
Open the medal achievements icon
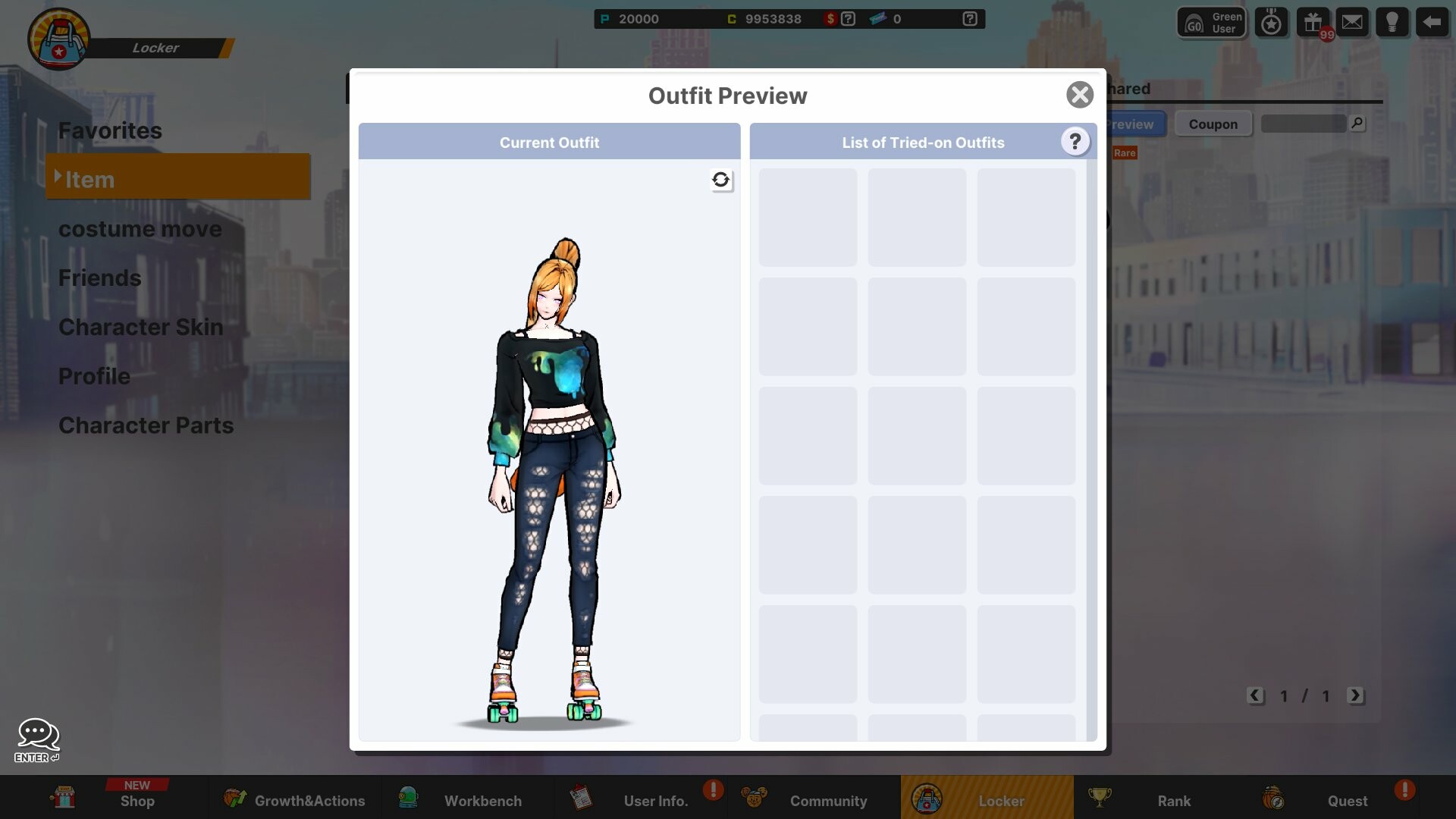(1271, 22)
